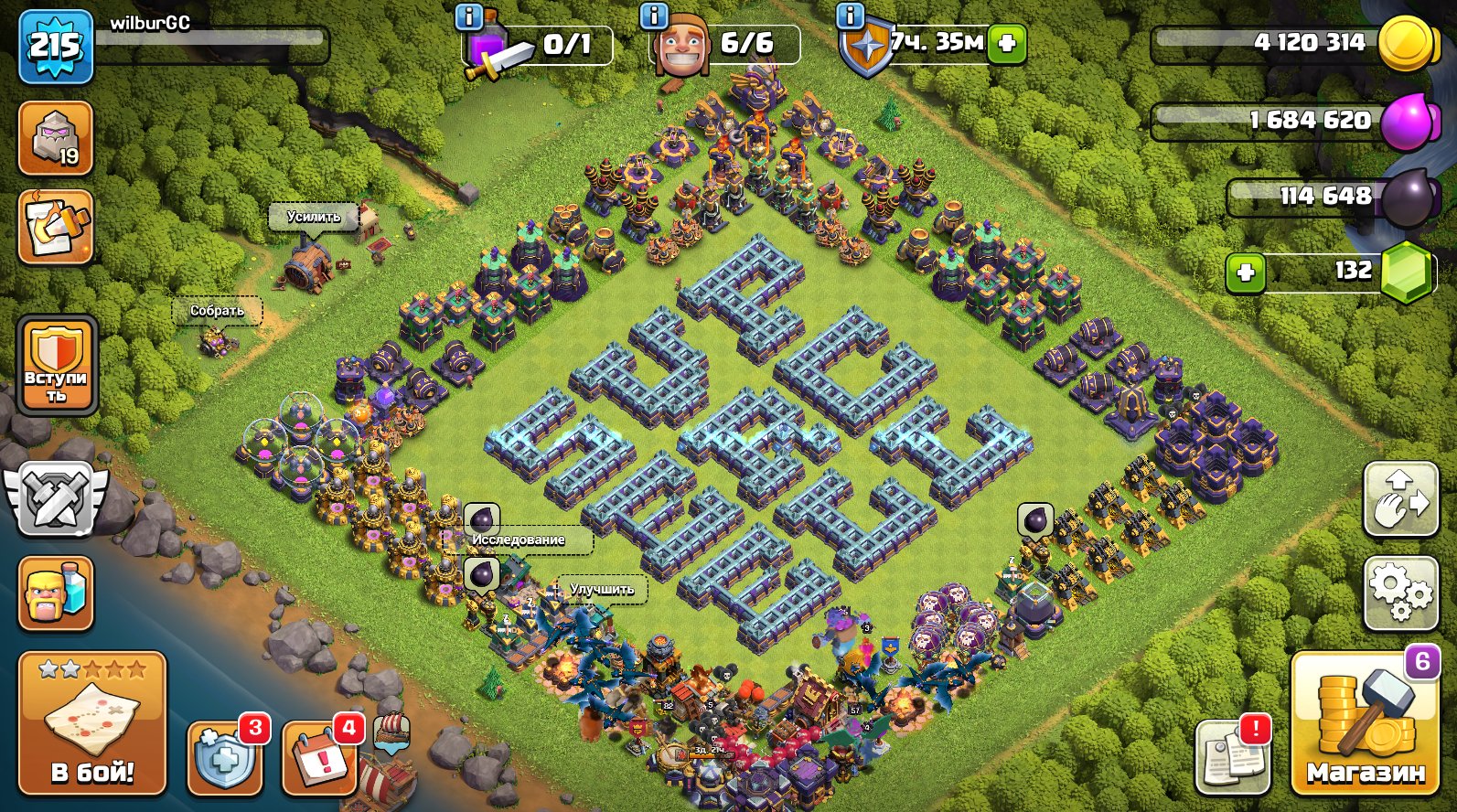Open the trader barbarian potion icon
1457x812 pixels.
(57, 594)
